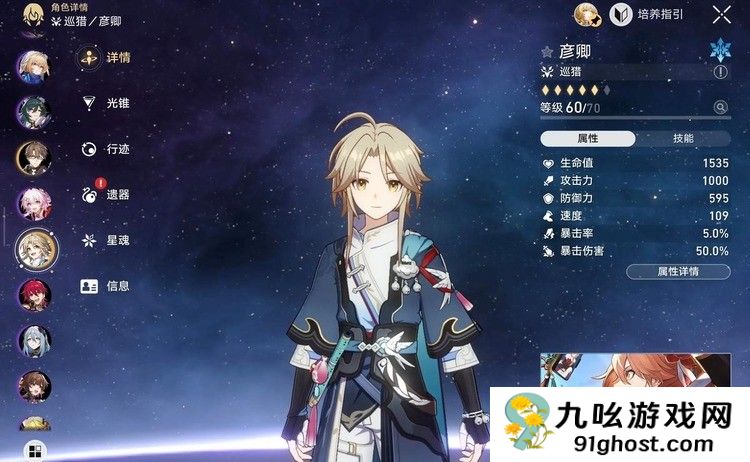The height and width of the screenshot is (462, 750).
Task: Open the character grid view button
Action: [x=34, y=450]
